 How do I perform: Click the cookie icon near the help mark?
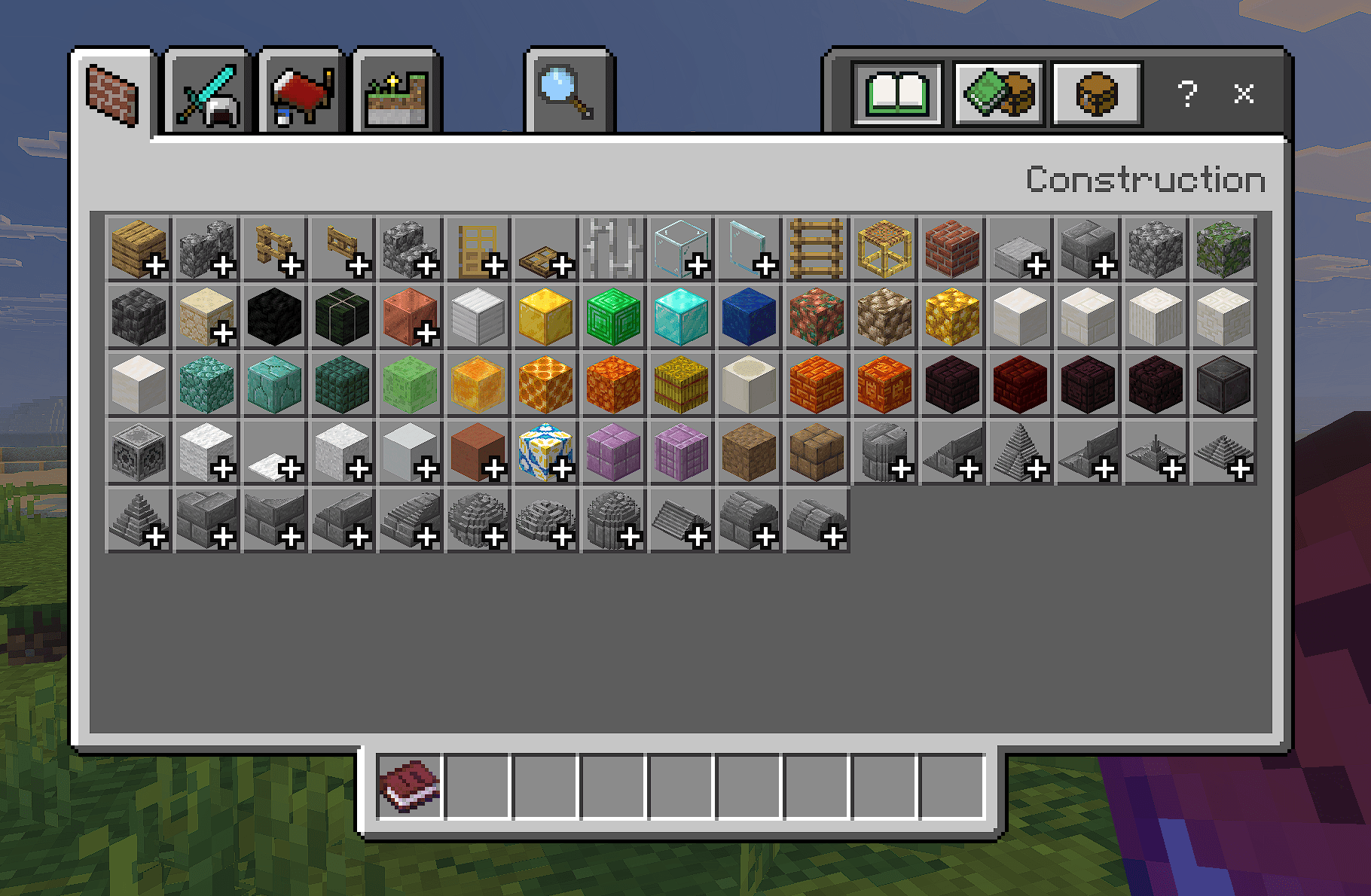1096,92
